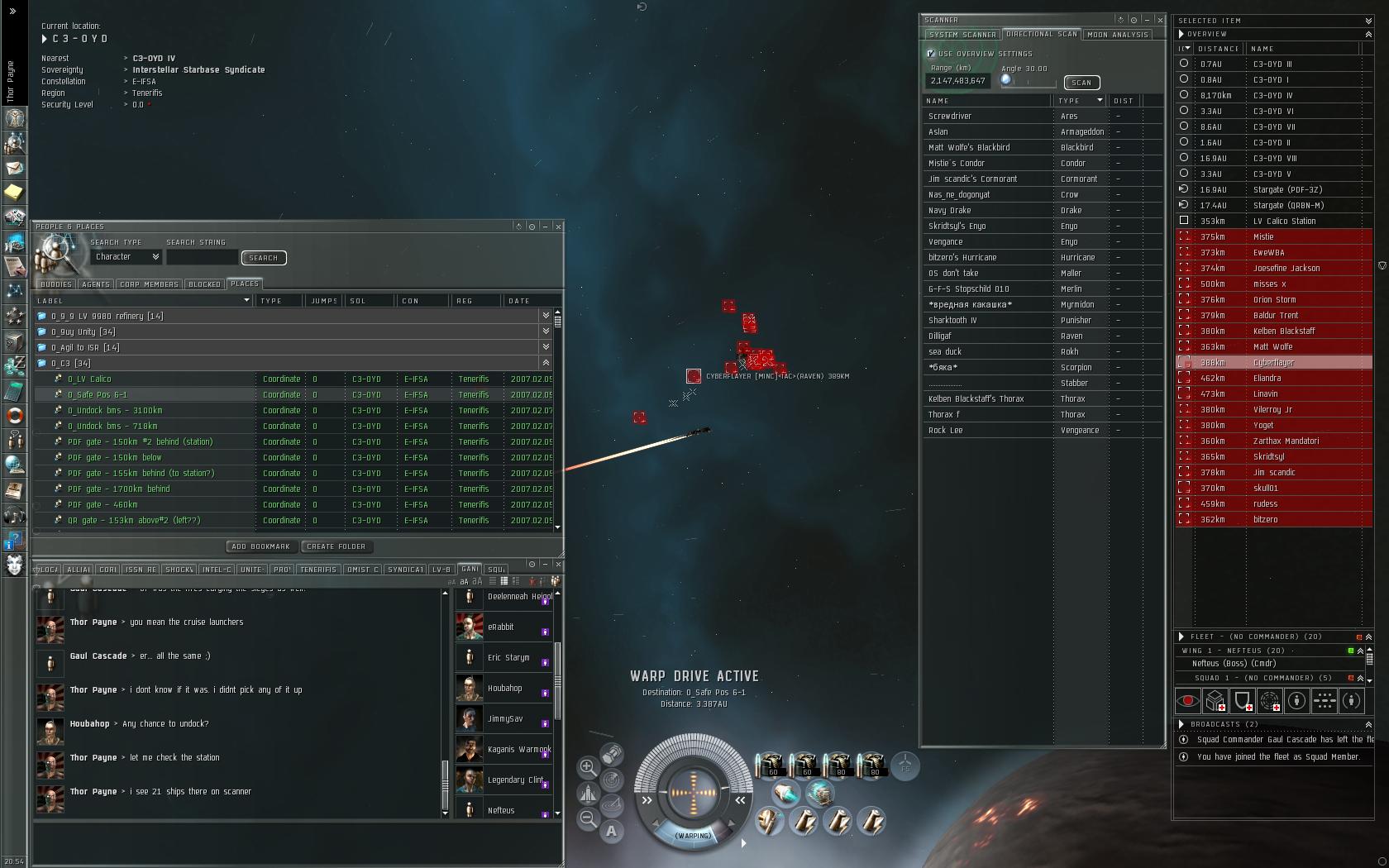Open the Moon Analysis tab
This screenshot has width=1389, height=868.
click(1118, 35)
